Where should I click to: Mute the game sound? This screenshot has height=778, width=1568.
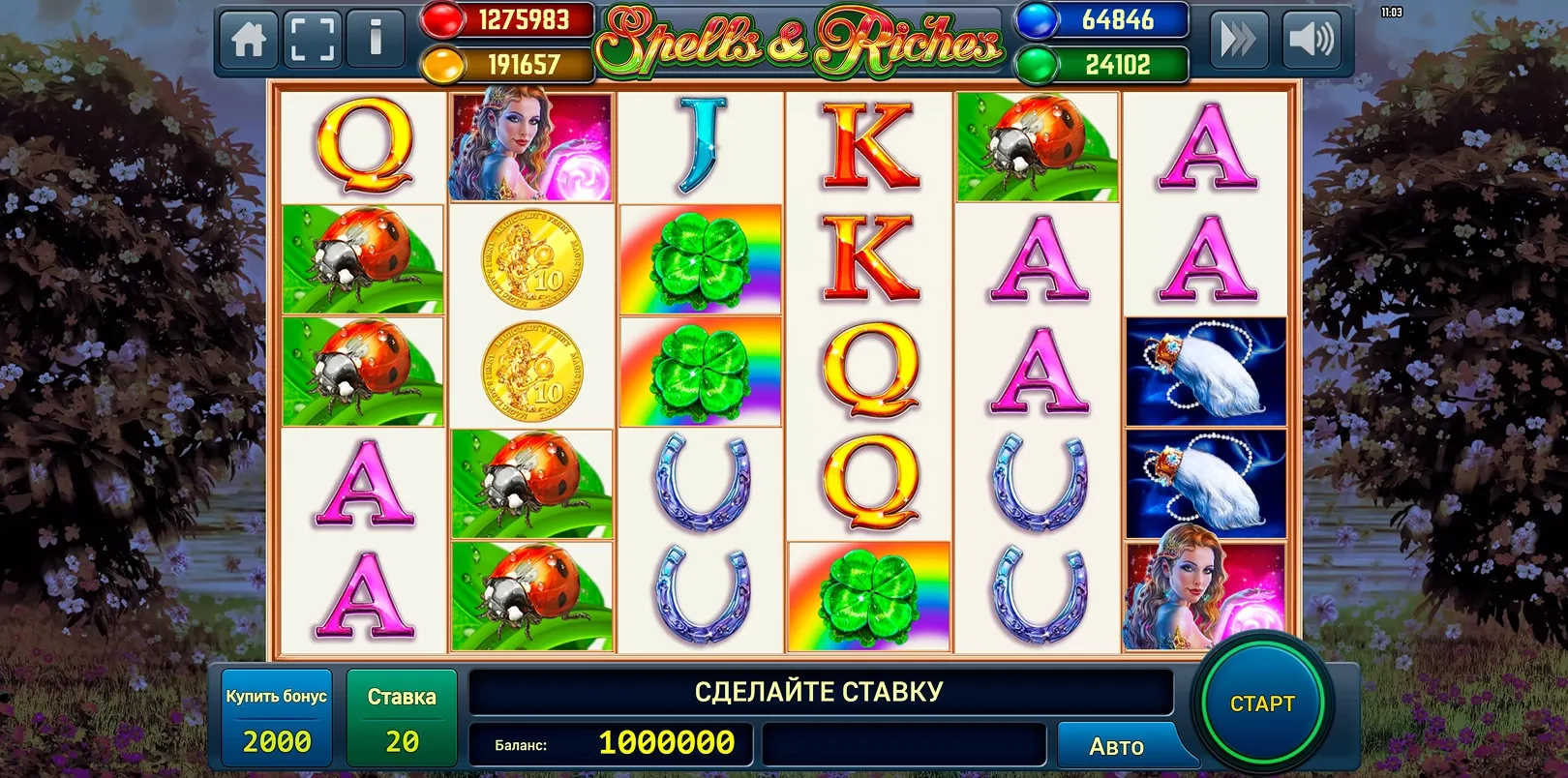click(x=1312, y=42)
